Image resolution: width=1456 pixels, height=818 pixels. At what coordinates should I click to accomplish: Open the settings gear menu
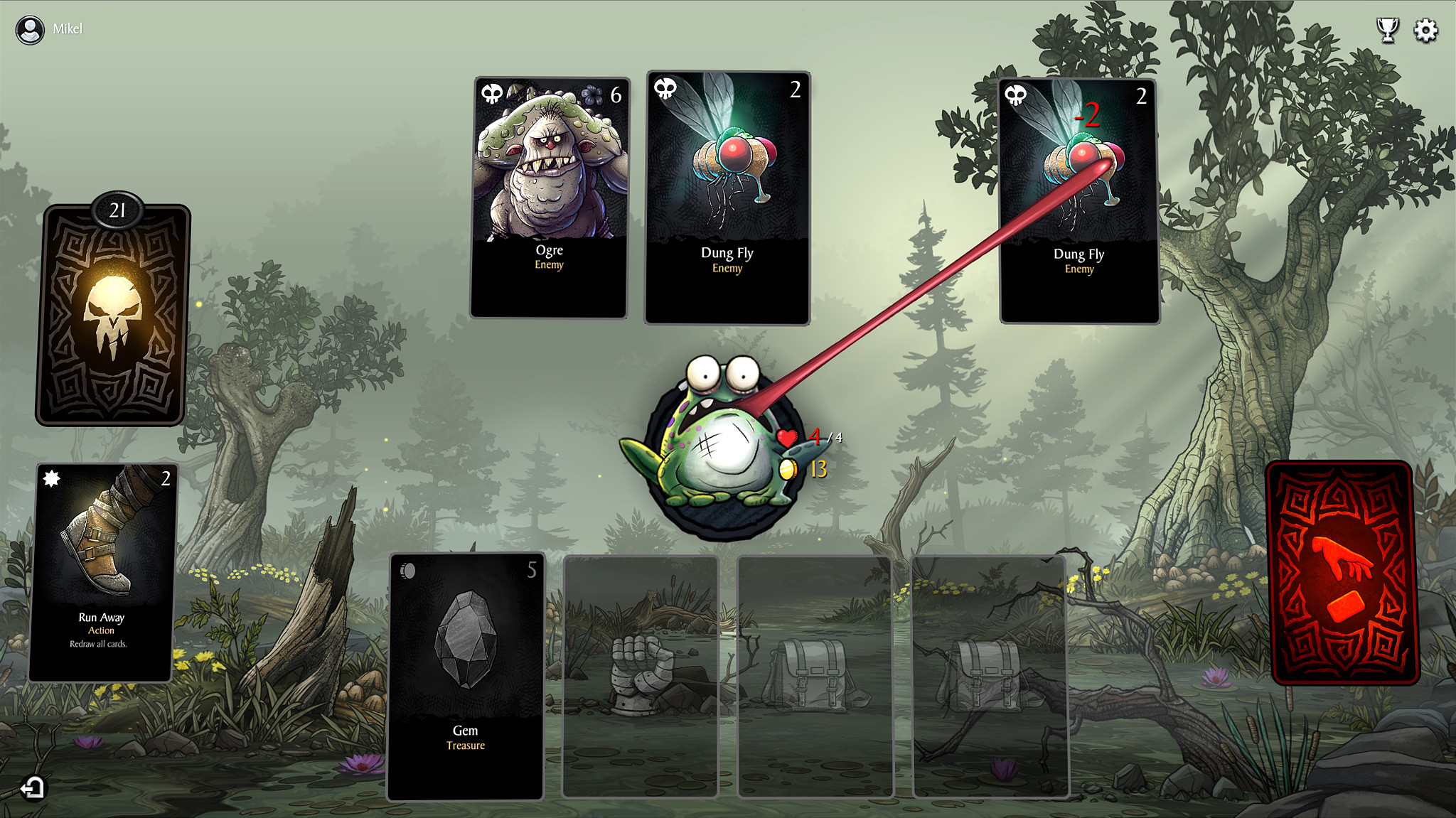tap(1424, 30)
